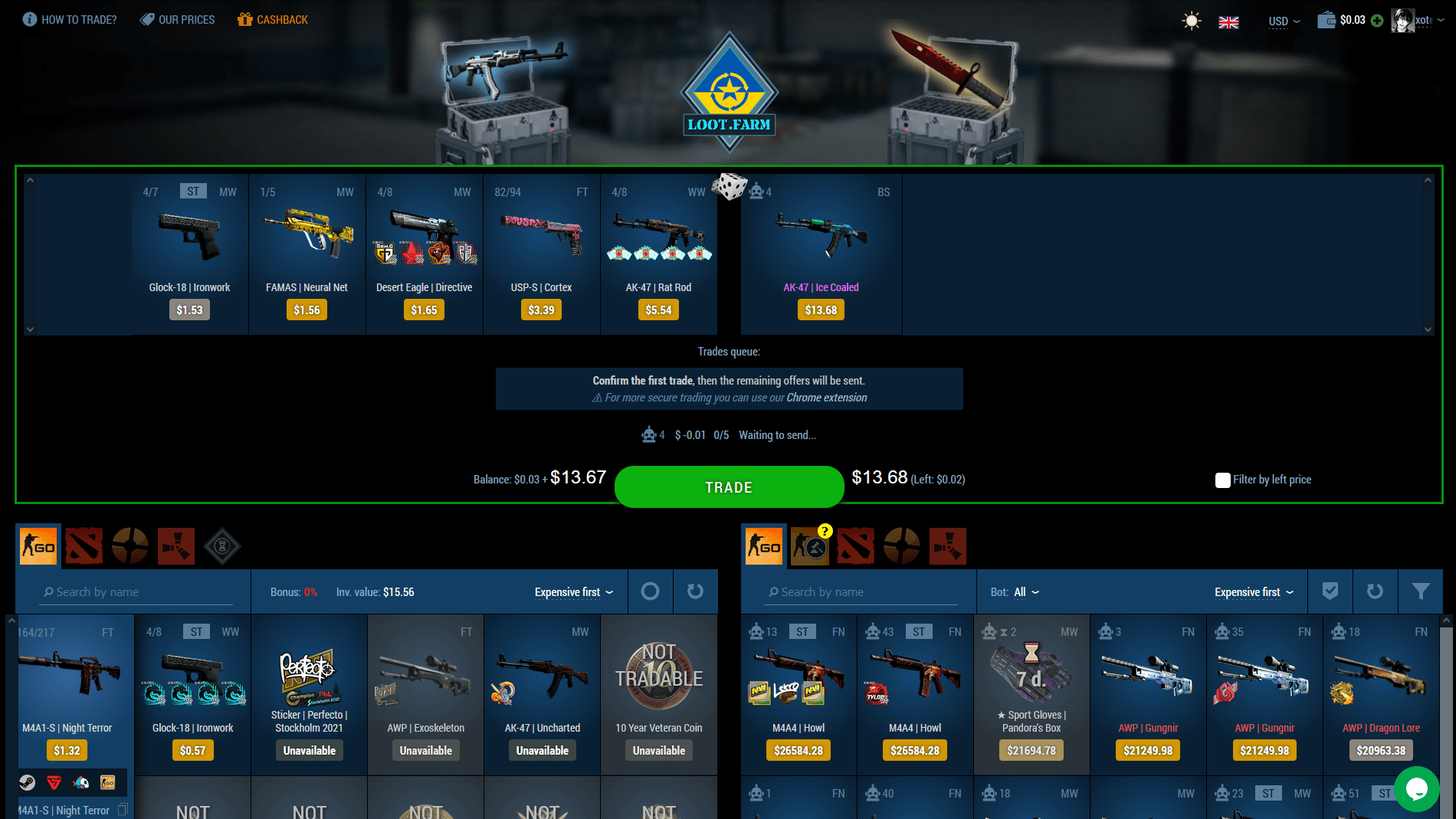Image resolution: width=1456 pixels, height=819 pixels.
Task: Enable the Filter by left price checkbox
Action: [1223, 480]
